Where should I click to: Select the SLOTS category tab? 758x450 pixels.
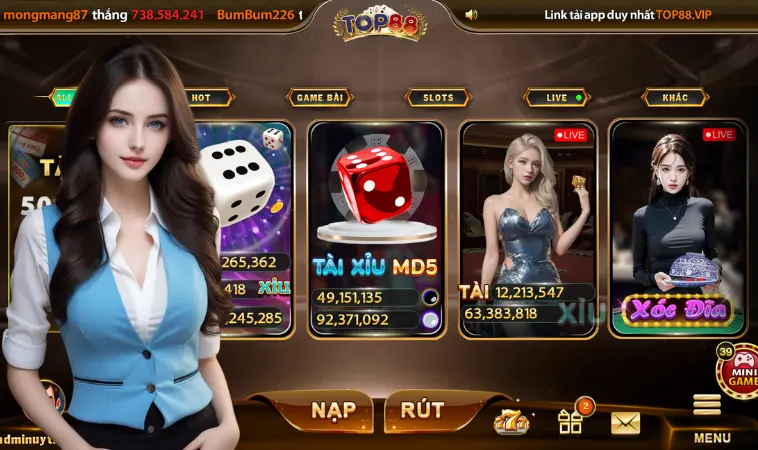(x=438, y=98)
